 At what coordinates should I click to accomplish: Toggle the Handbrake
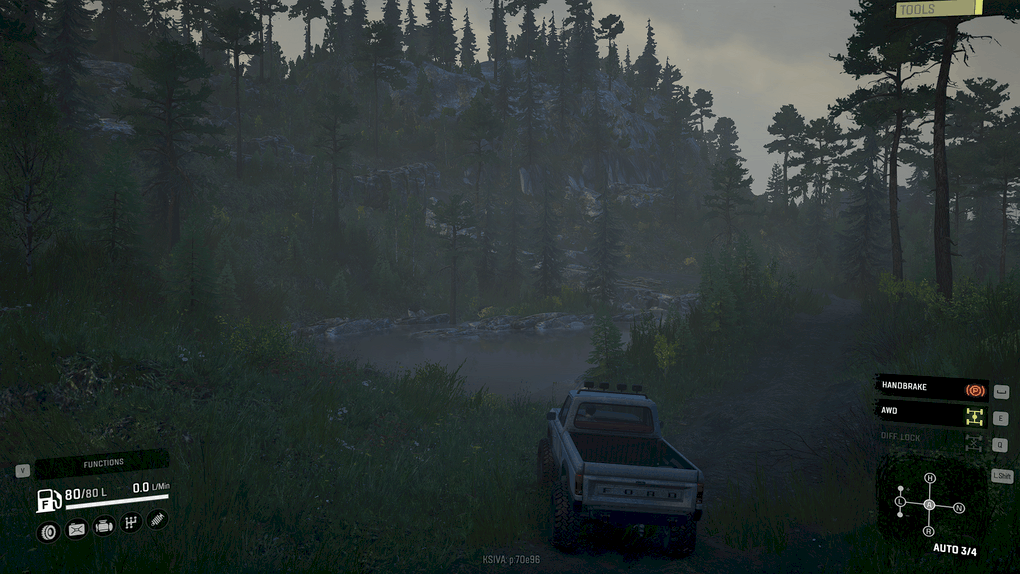931,389
